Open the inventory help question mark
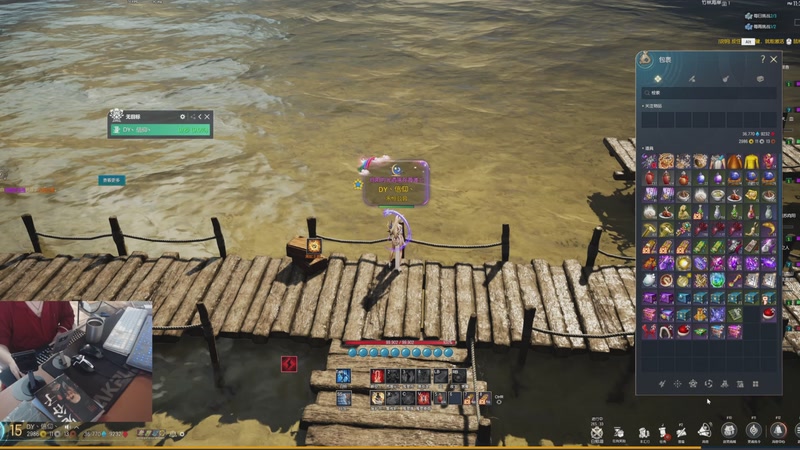 point(763,60)
